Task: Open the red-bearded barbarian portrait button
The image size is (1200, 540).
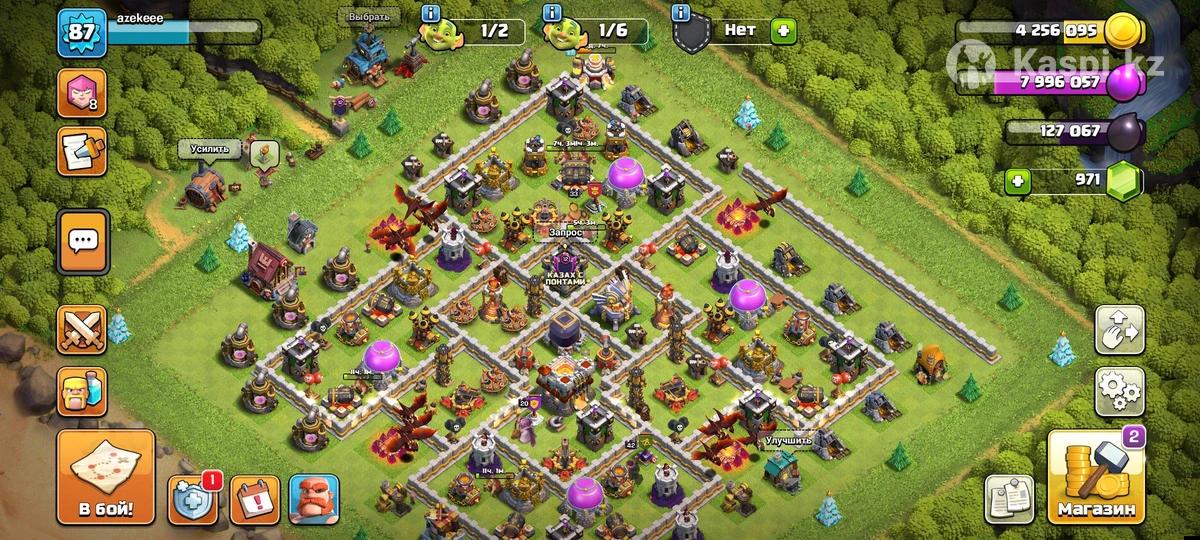Action: pyautogui.click(x=314, y=499)
